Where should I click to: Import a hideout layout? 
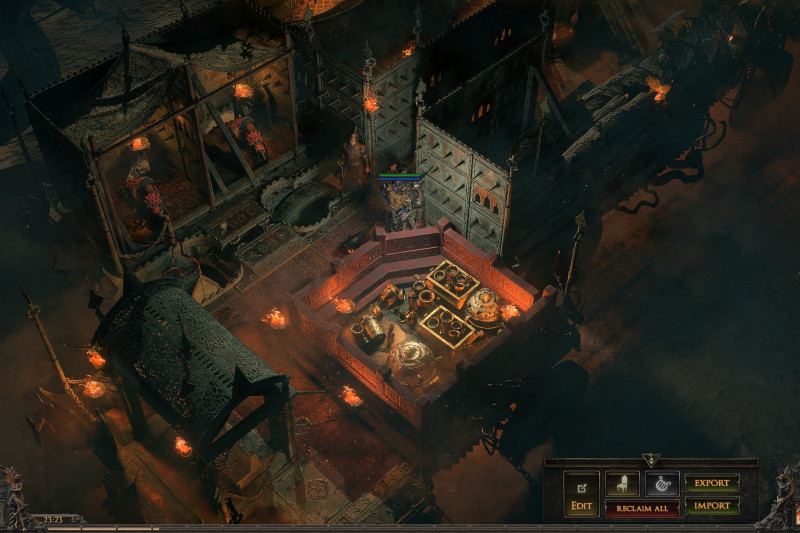point(712,506)
